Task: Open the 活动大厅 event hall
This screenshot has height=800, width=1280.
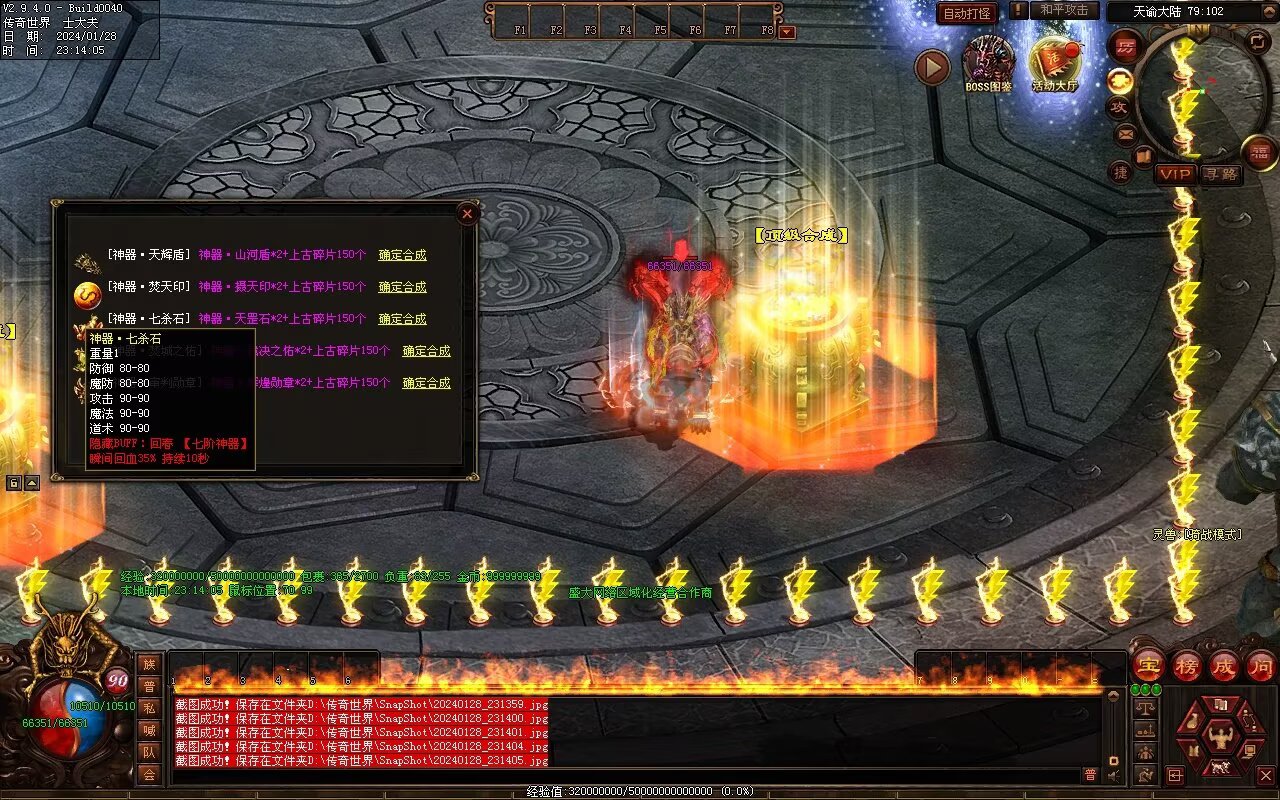Action: tap(1055, 63)
